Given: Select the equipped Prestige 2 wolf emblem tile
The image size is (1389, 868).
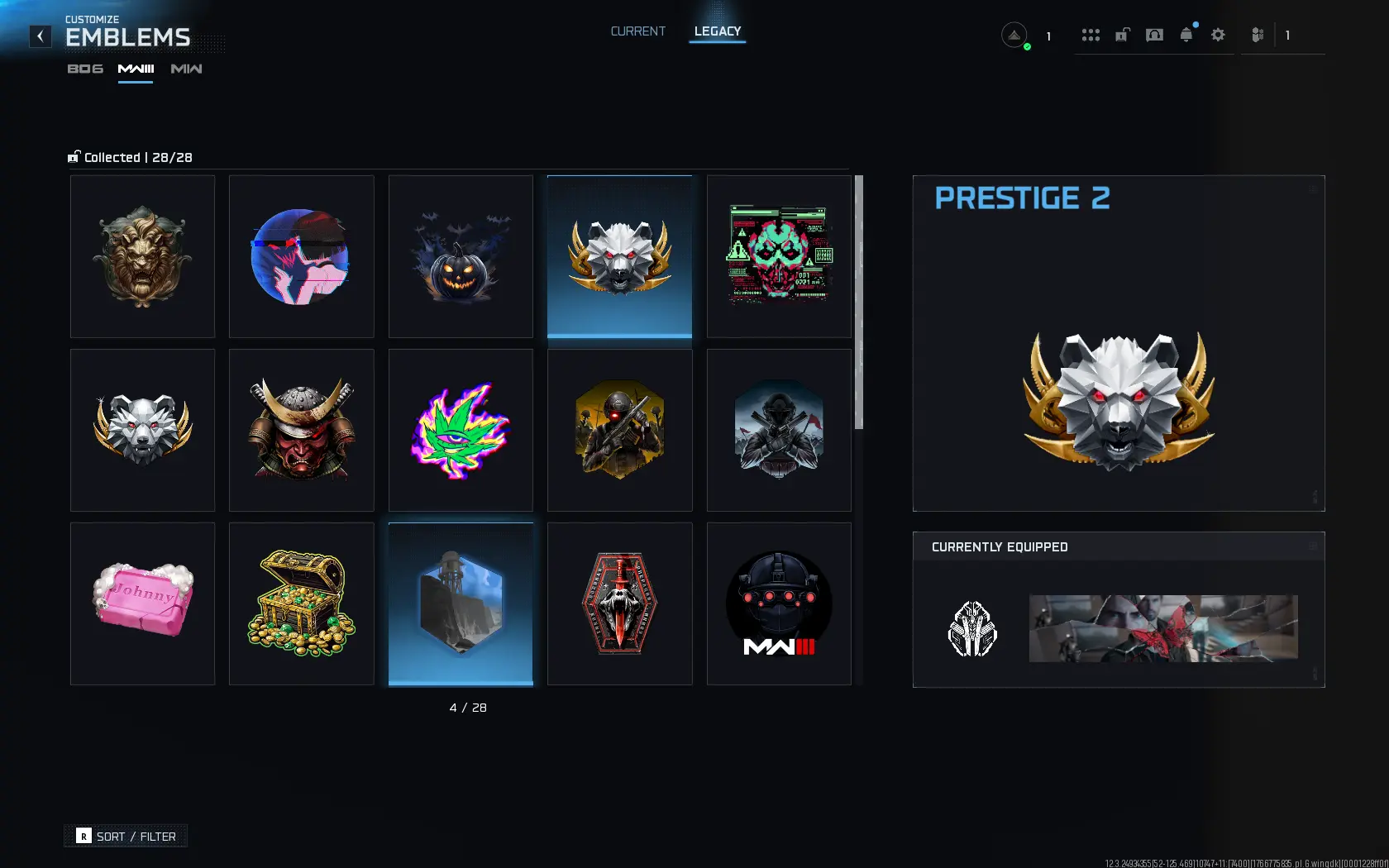Looking at the screenshot, I should (619, 256).
